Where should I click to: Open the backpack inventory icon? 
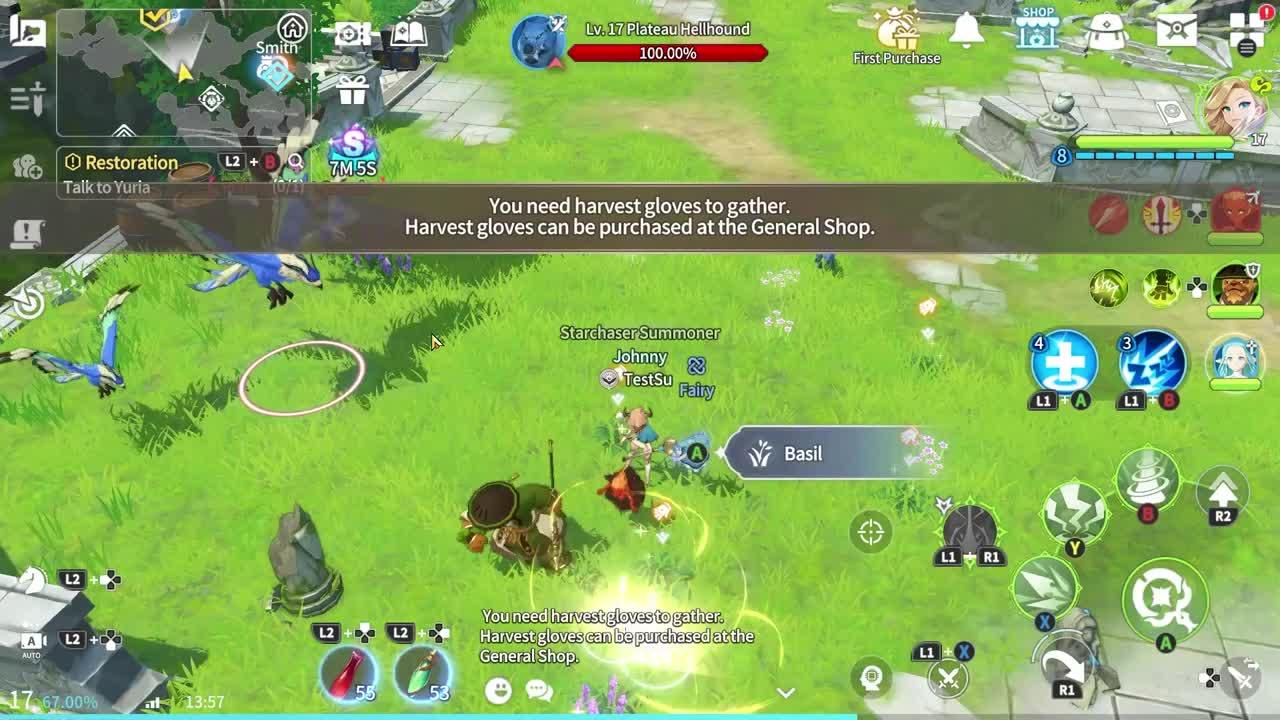click(1106, 30)
